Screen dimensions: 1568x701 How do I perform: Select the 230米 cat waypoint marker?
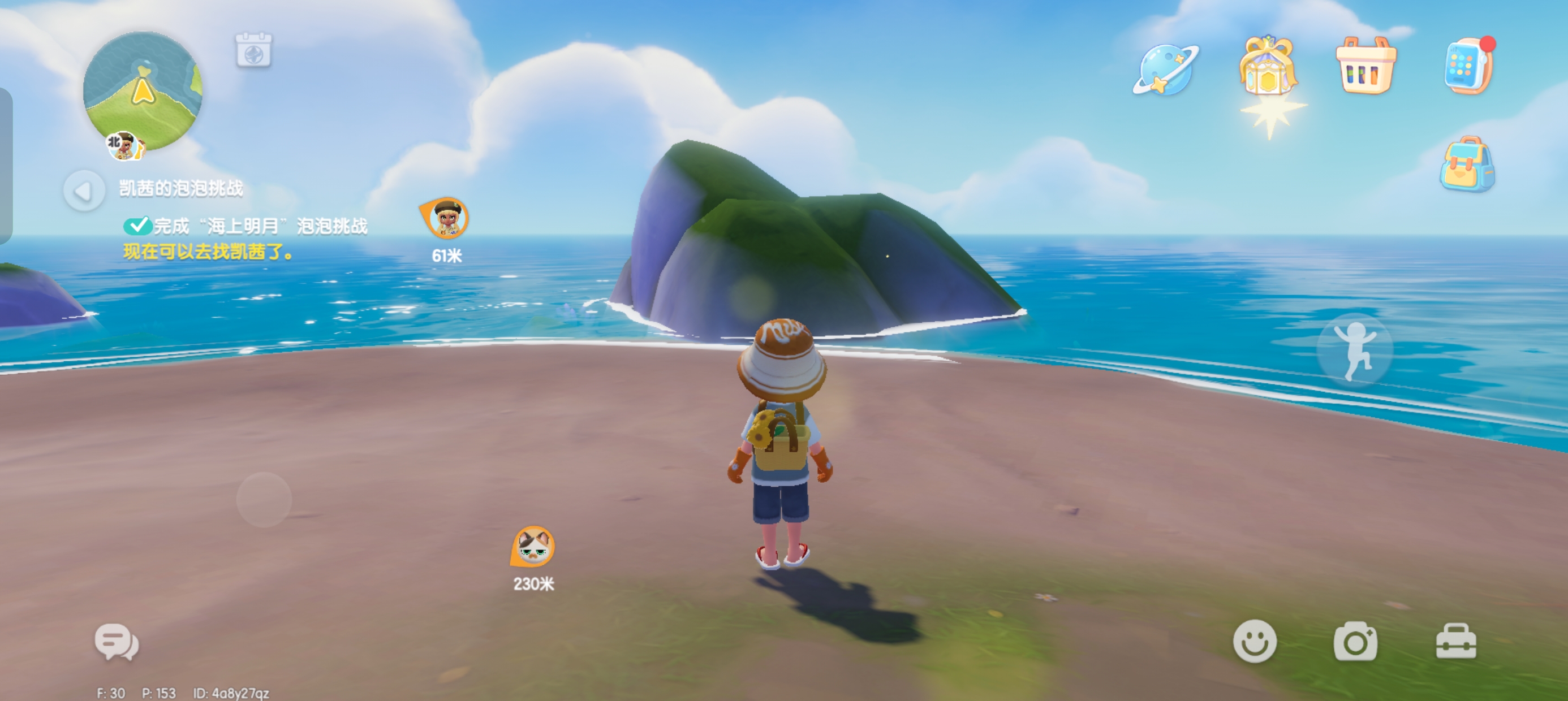533,547
